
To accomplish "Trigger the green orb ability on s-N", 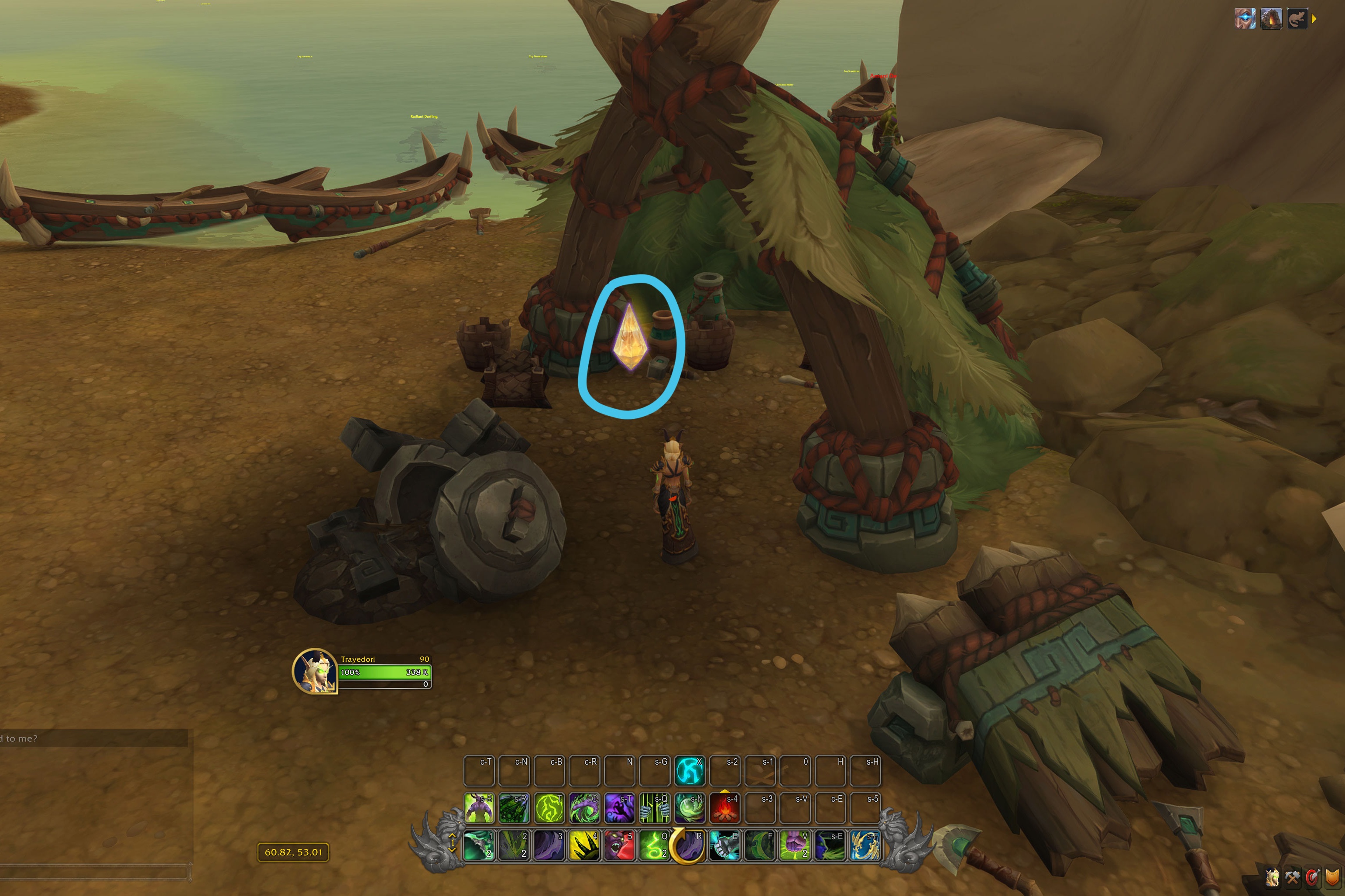I will coord(690,807).
